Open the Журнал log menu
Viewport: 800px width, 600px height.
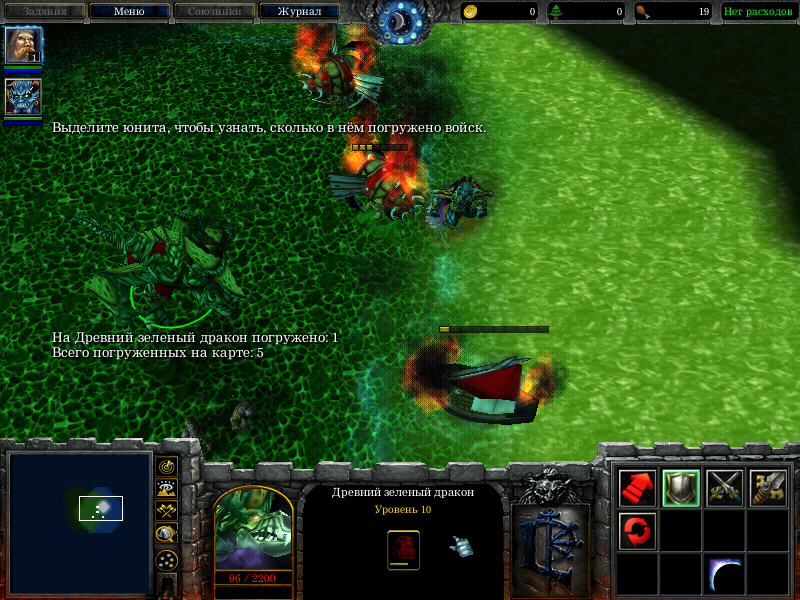298,12
